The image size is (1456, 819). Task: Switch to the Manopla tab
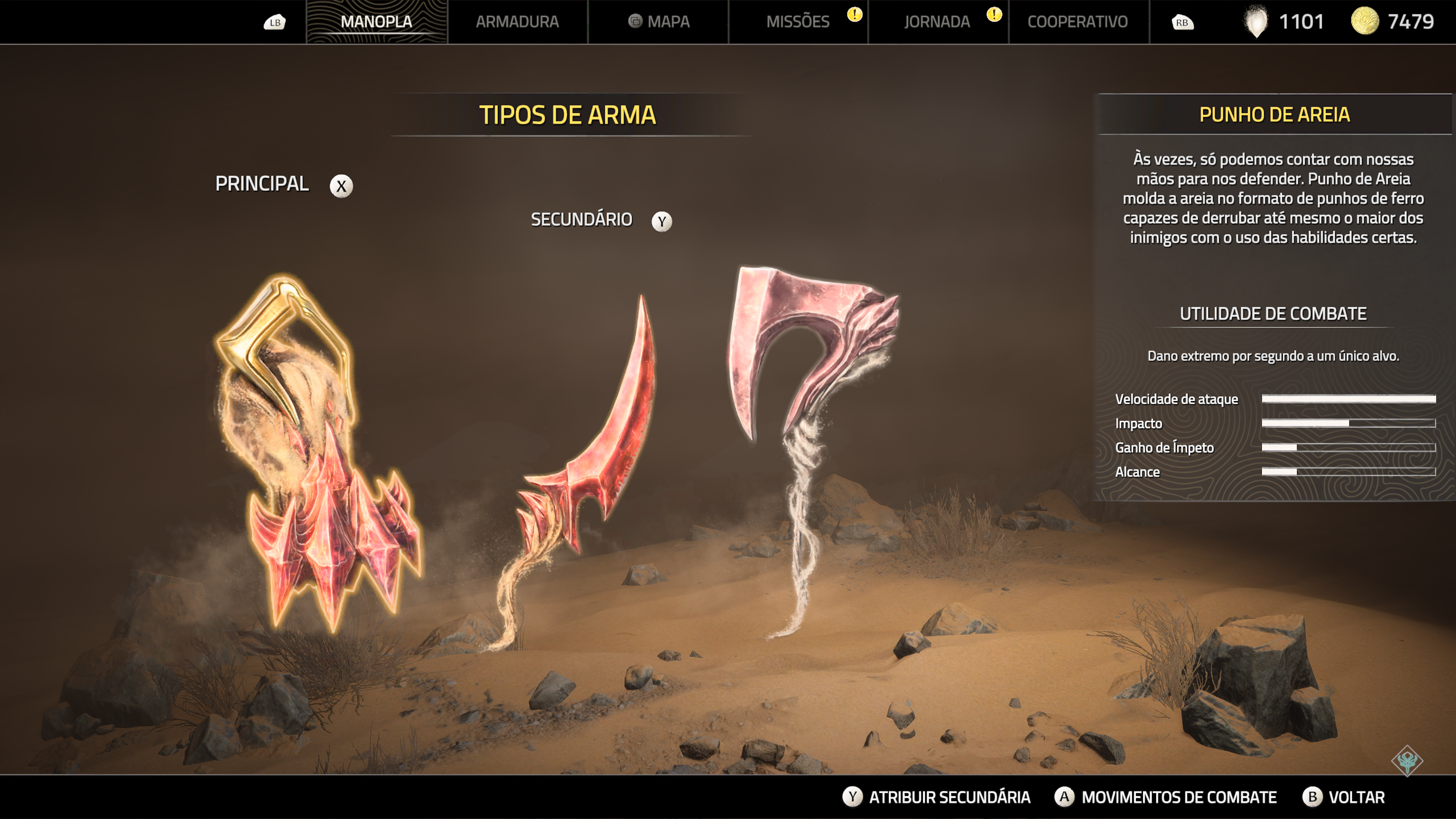(x=377, y=22)
